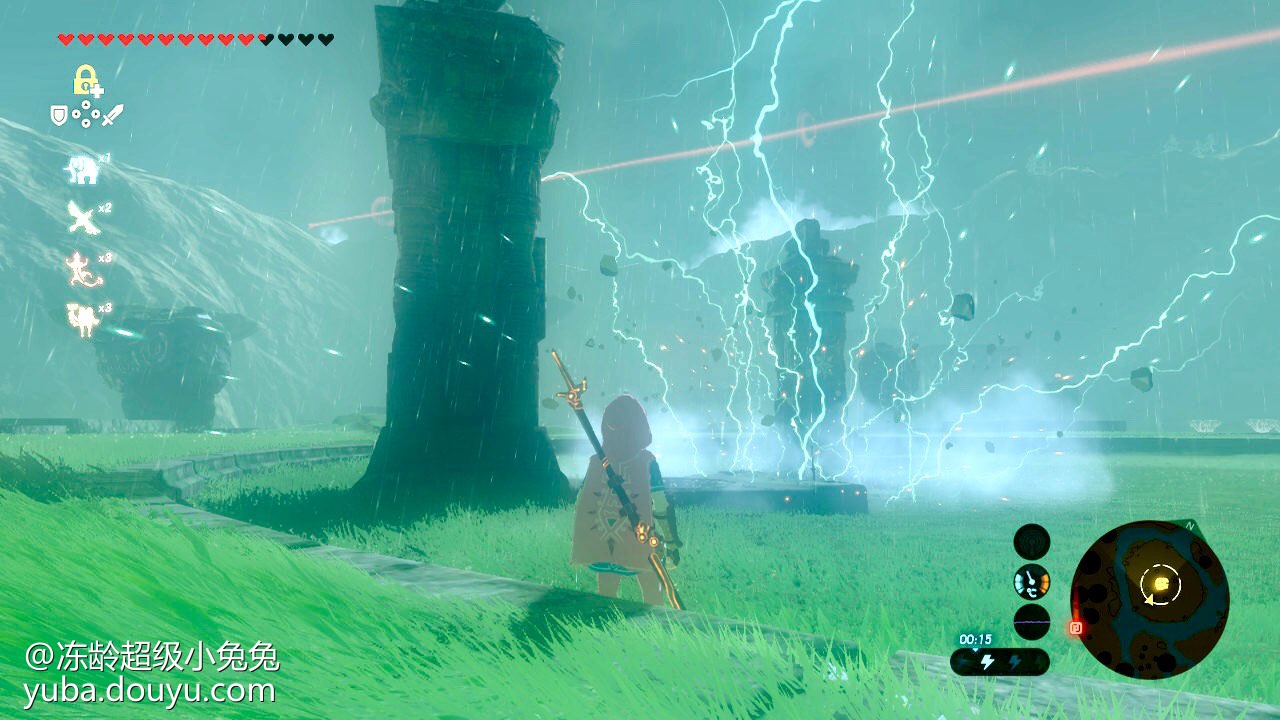Click the d-pad quick-select indicator

point(86,116)
